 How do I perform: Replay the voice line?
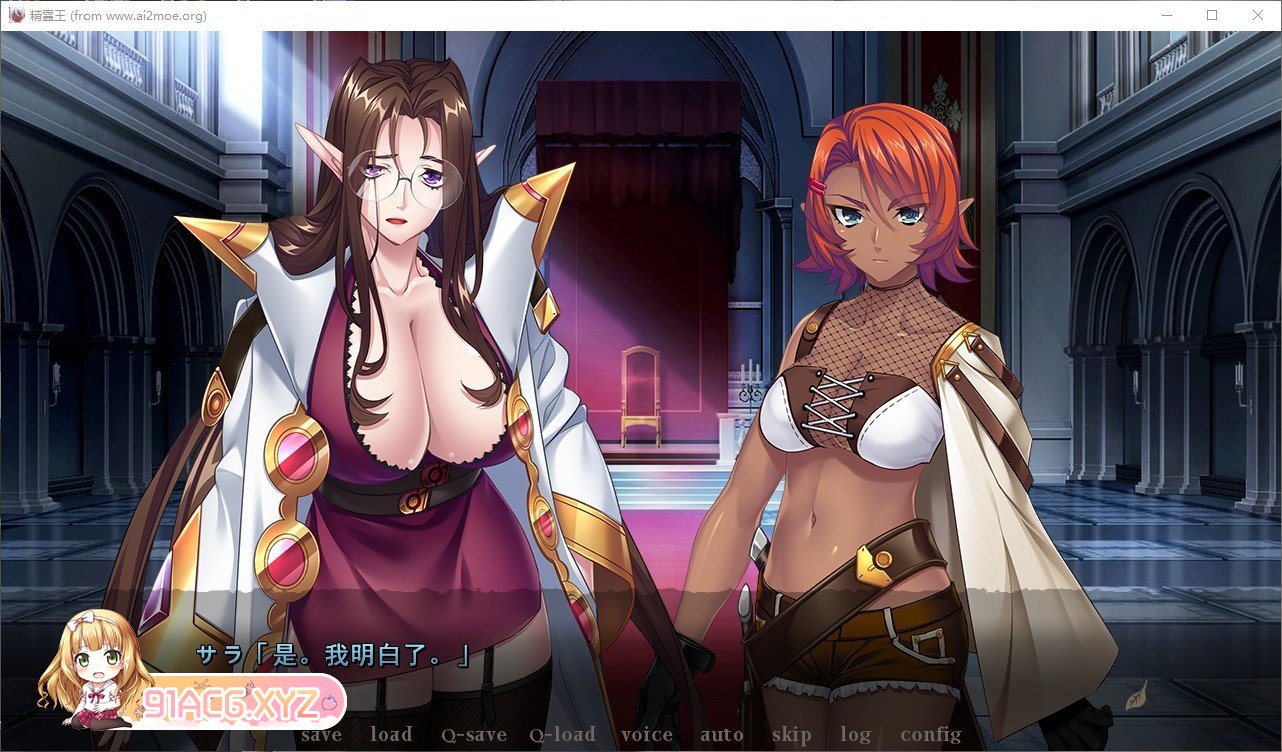point(647,733)
